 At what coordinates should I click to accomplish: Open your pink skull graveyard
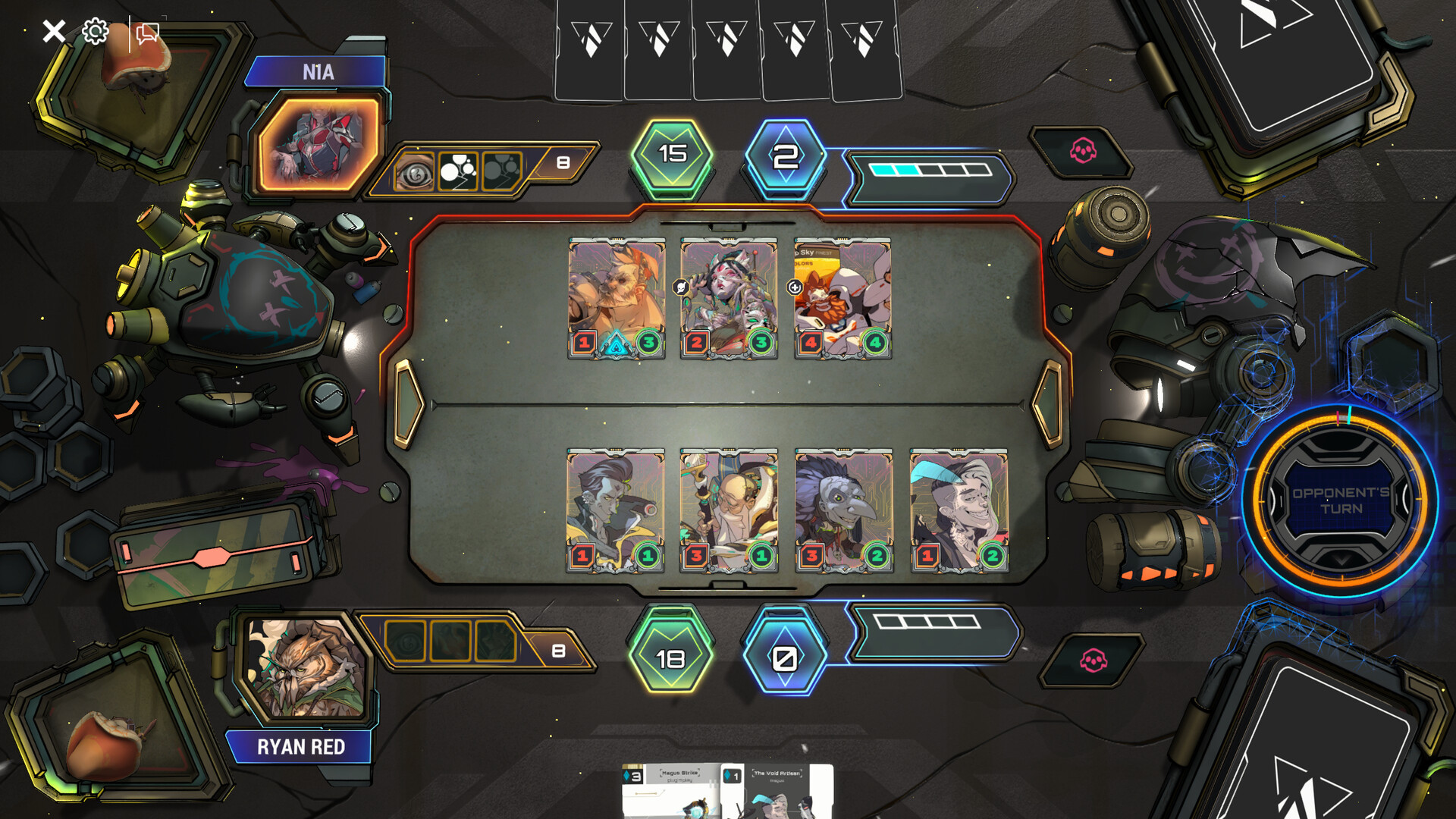[x=1093, y=661]
